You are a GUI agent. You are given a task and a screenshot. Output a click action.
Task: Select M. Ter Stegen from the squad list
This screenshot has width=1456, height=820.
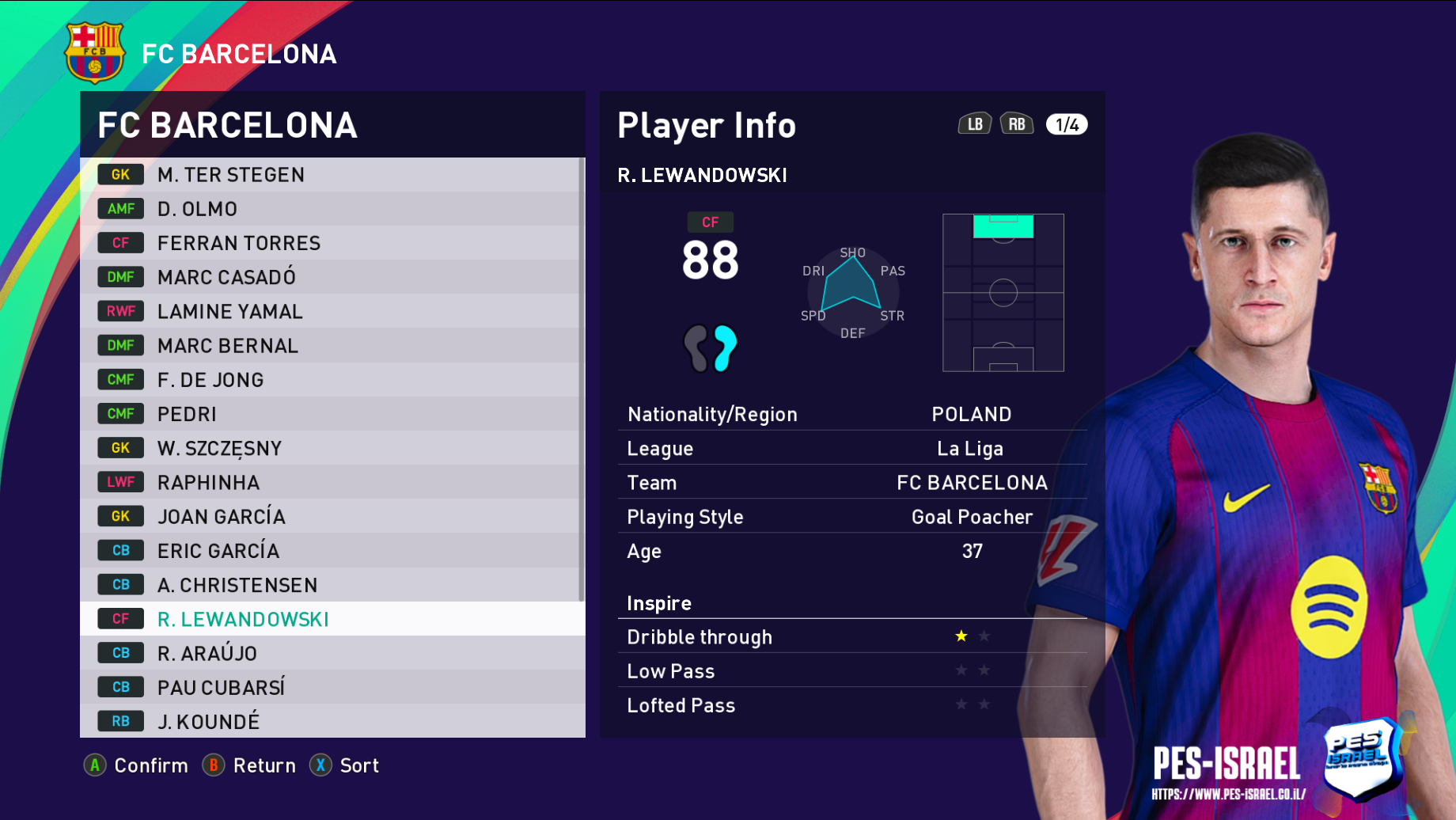point(332,175)
